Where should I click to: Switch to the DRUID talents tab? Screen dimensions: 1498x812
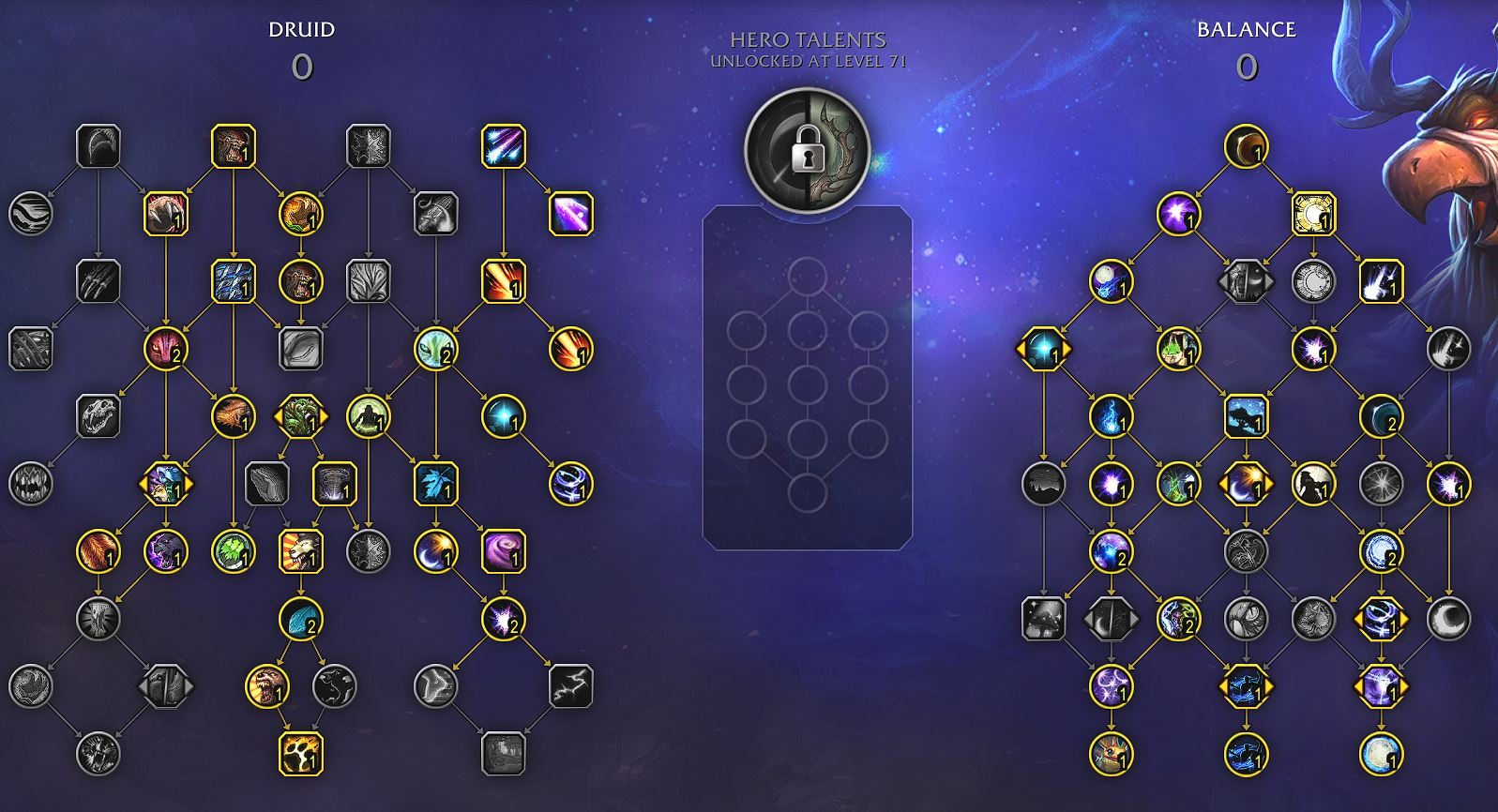coord(302,28)
